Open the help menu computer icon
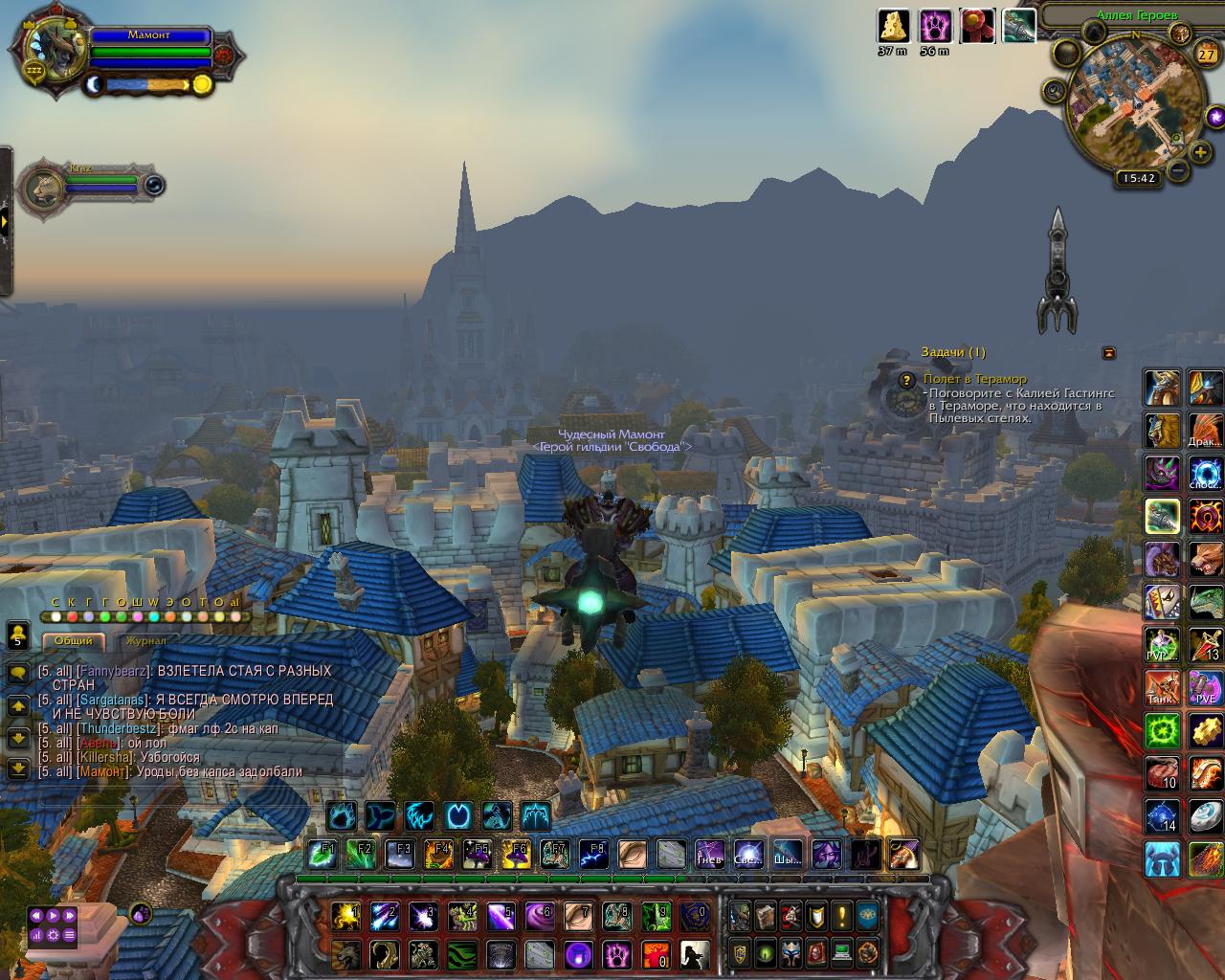1225x980 pixels. coord(841,952)
